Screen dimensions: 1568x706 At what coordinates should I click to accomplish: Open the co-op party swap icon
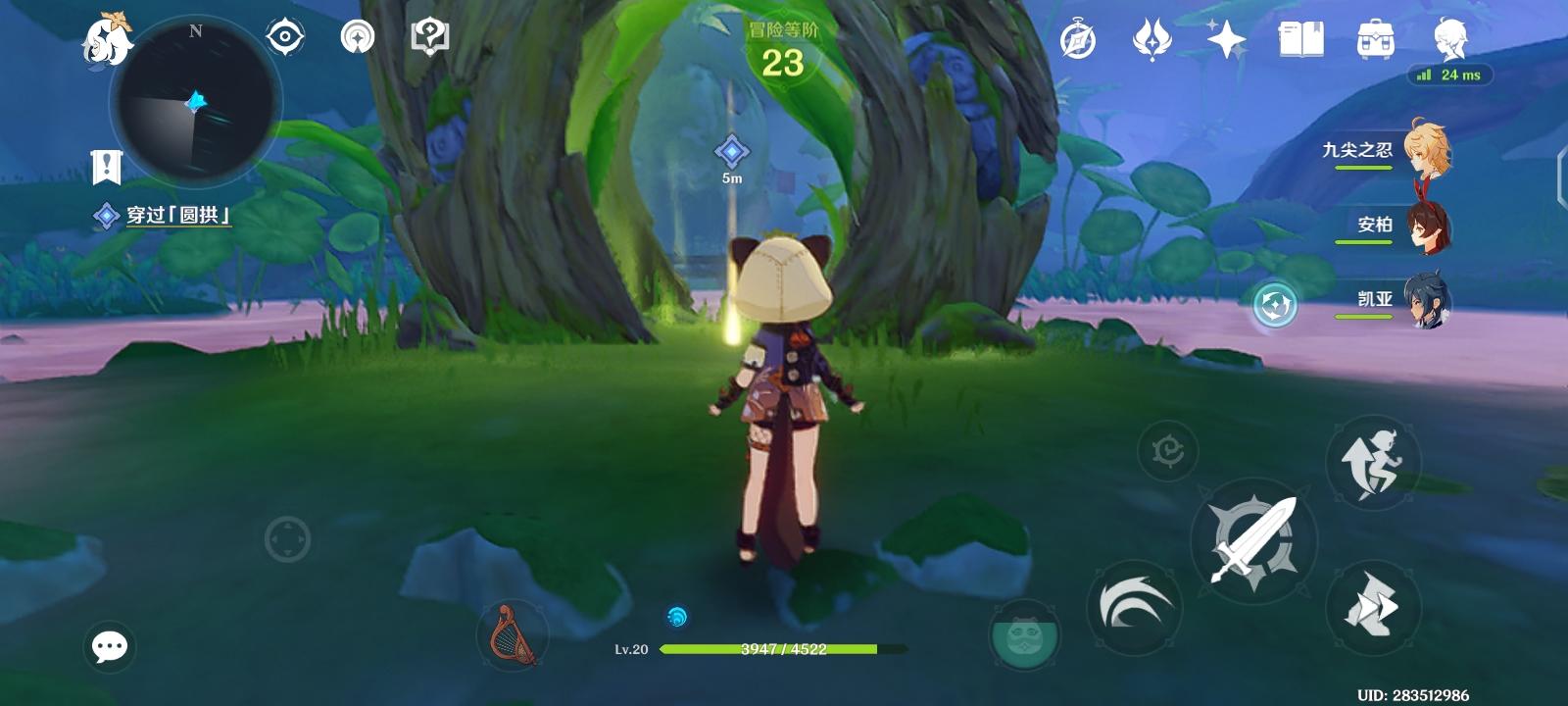tap(1274, 306)
